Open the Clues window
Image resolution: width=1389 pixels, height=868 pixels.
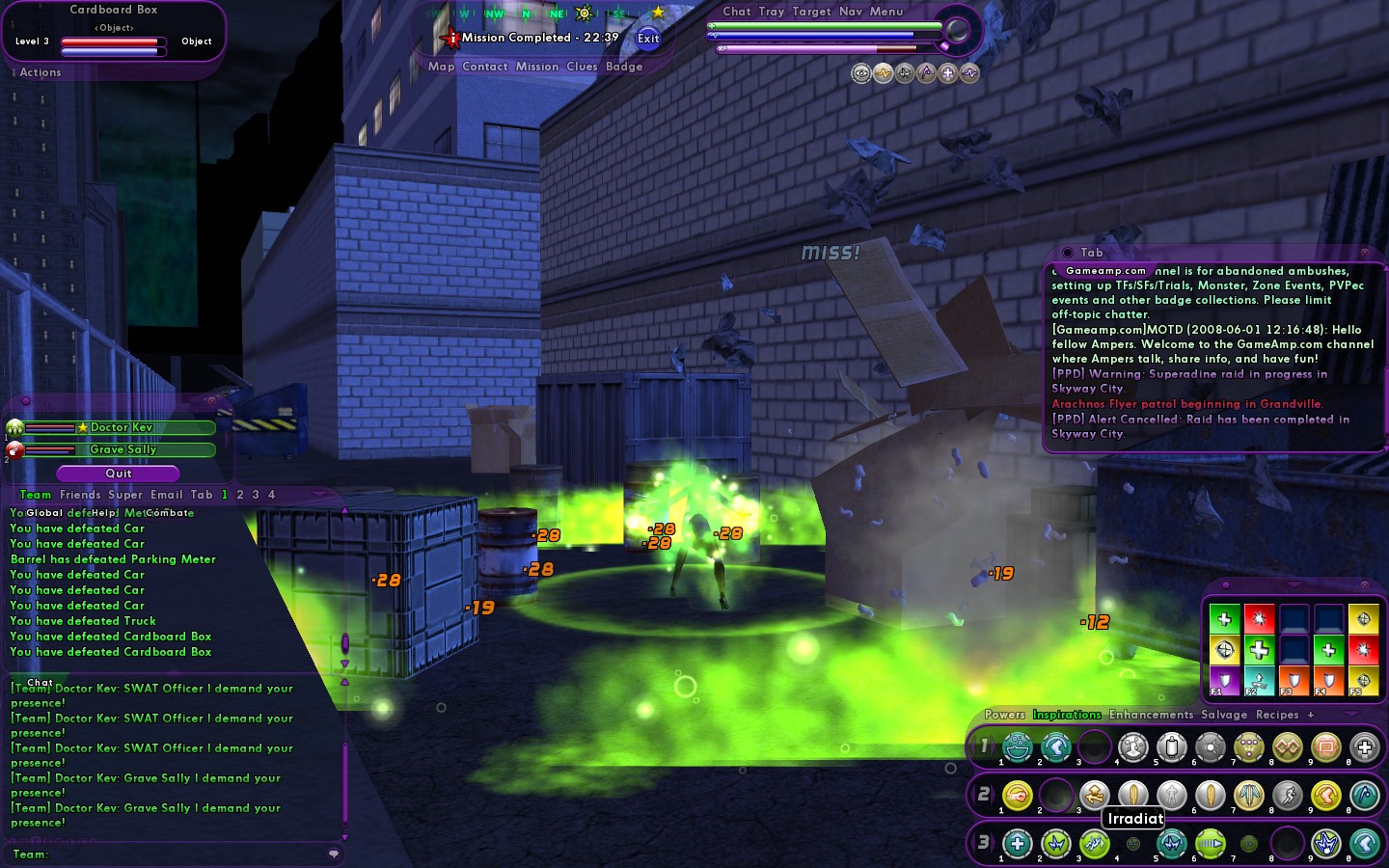click(x=582, y=67)
